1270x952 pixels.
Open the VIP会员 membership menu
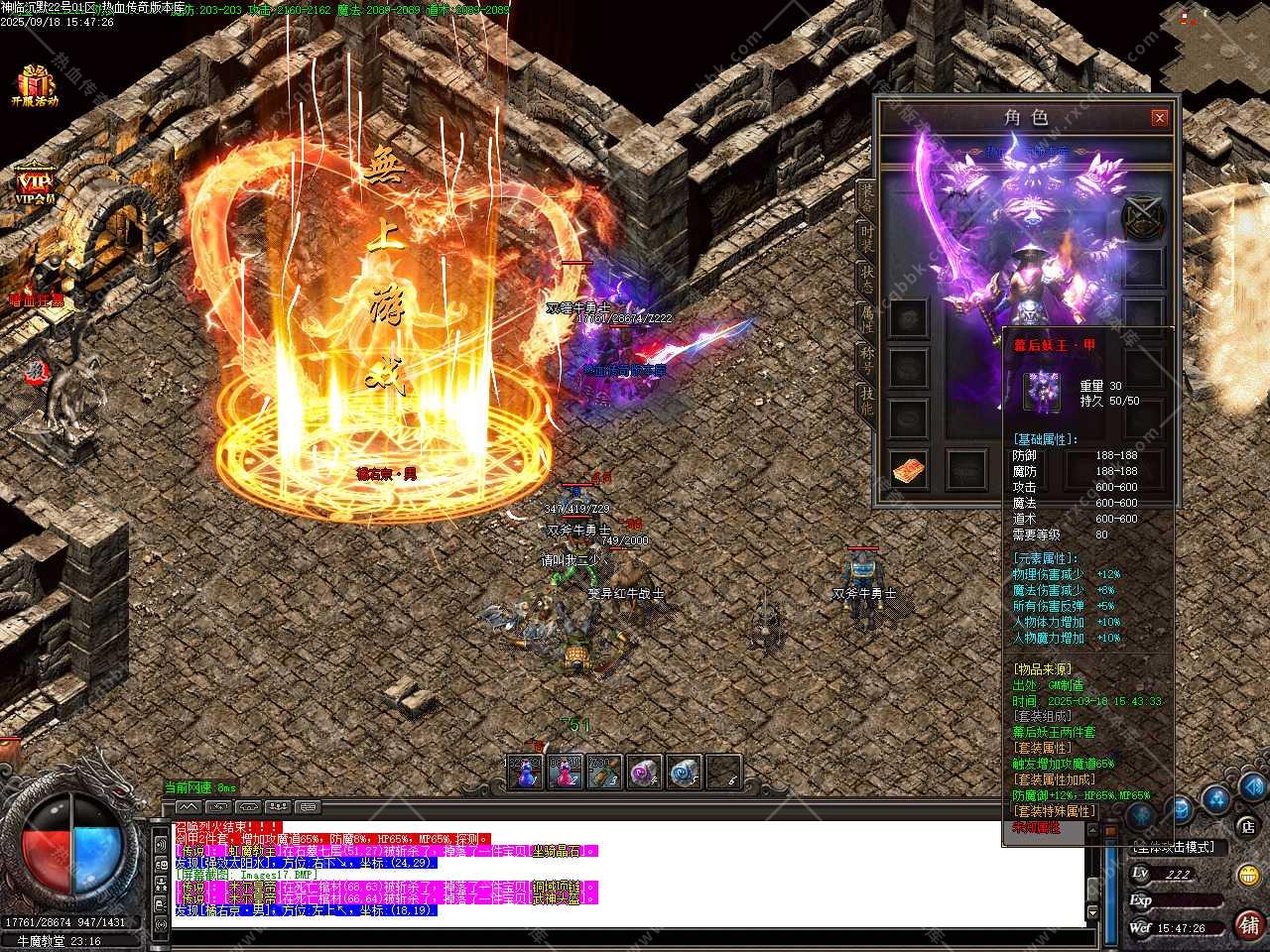click(34, 185)
